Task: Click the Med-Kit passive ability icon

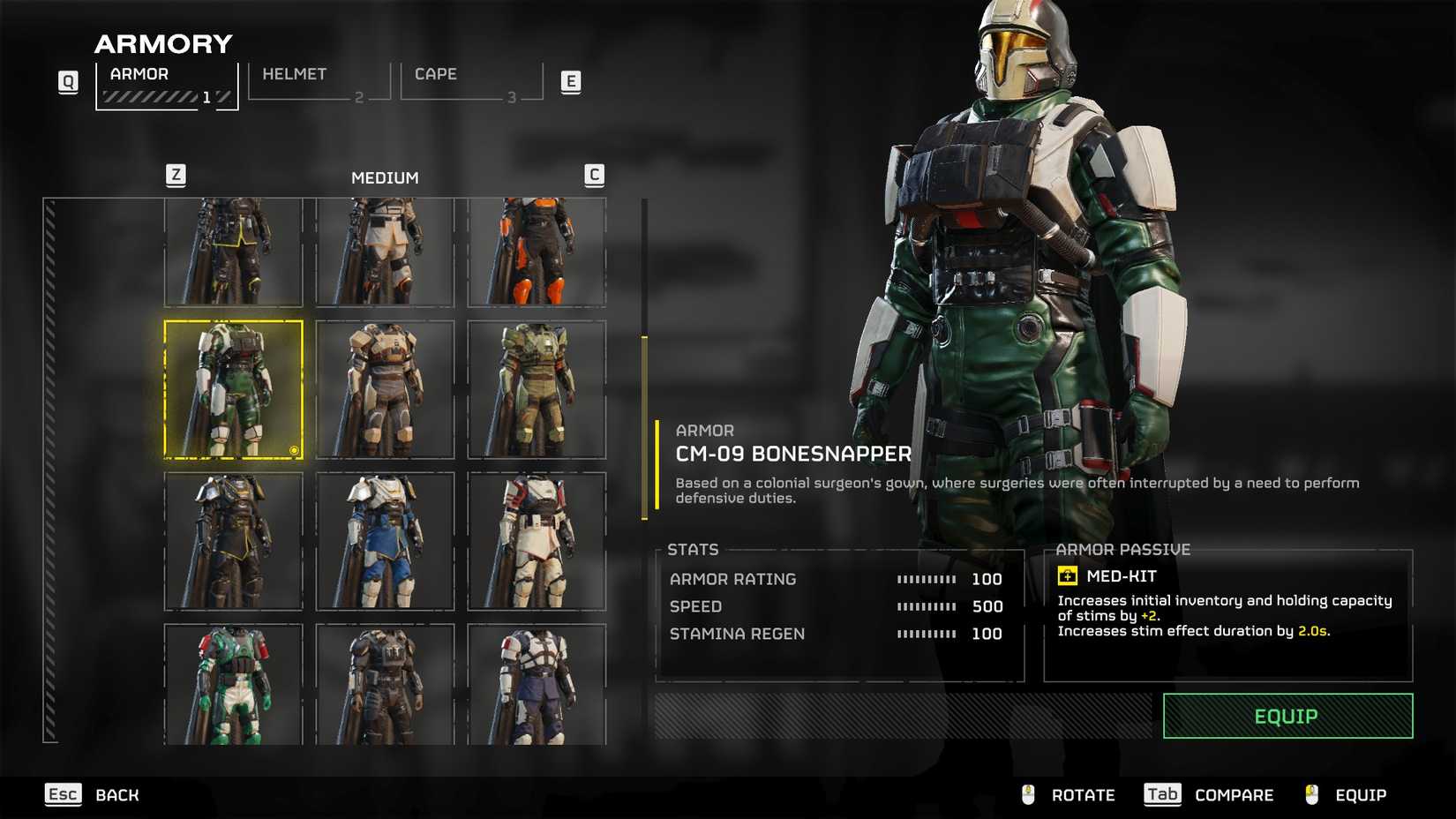Action: pyautogui.click(x=1068, y=576)
